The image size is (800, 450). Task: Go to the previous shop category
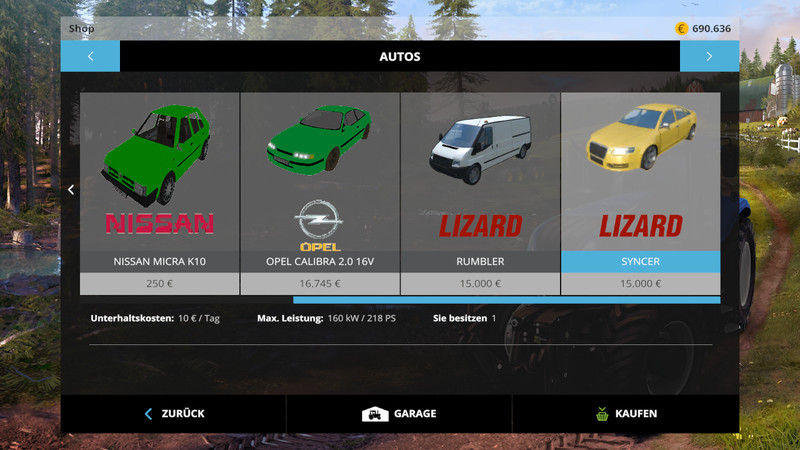coord(90,56)
